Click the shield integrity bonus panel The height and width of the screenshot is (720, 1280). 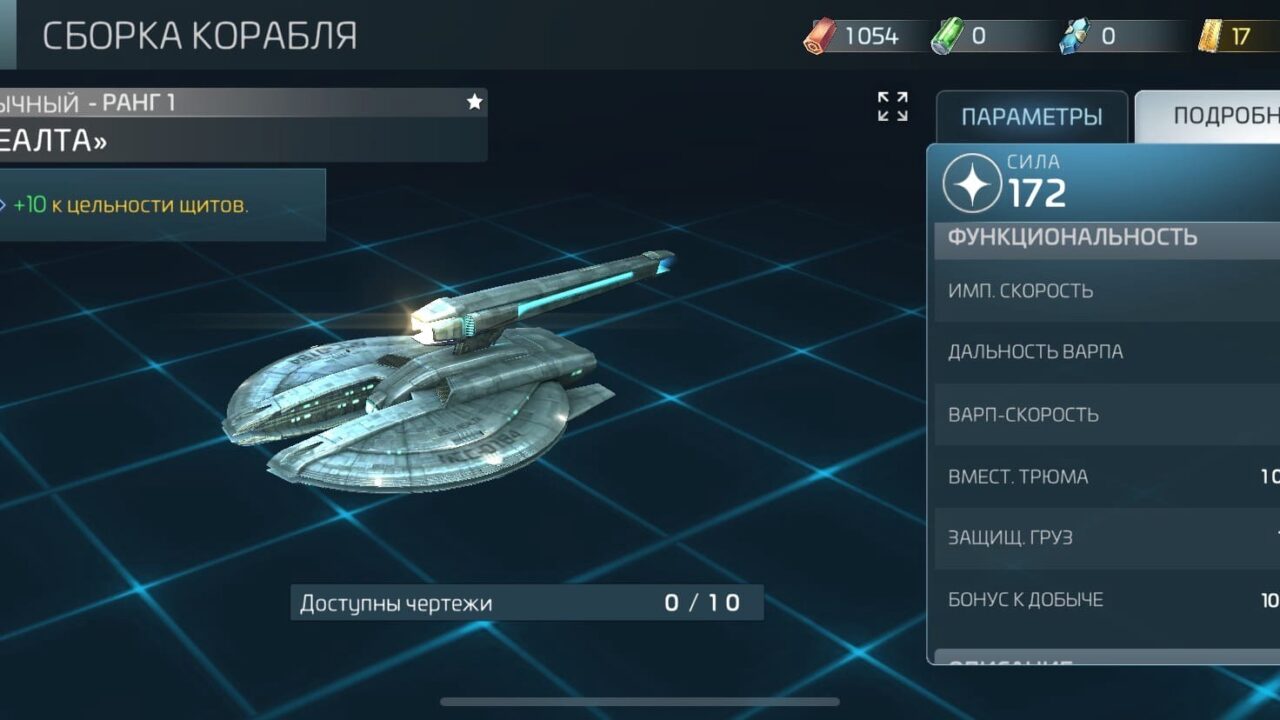coord(162,205)
